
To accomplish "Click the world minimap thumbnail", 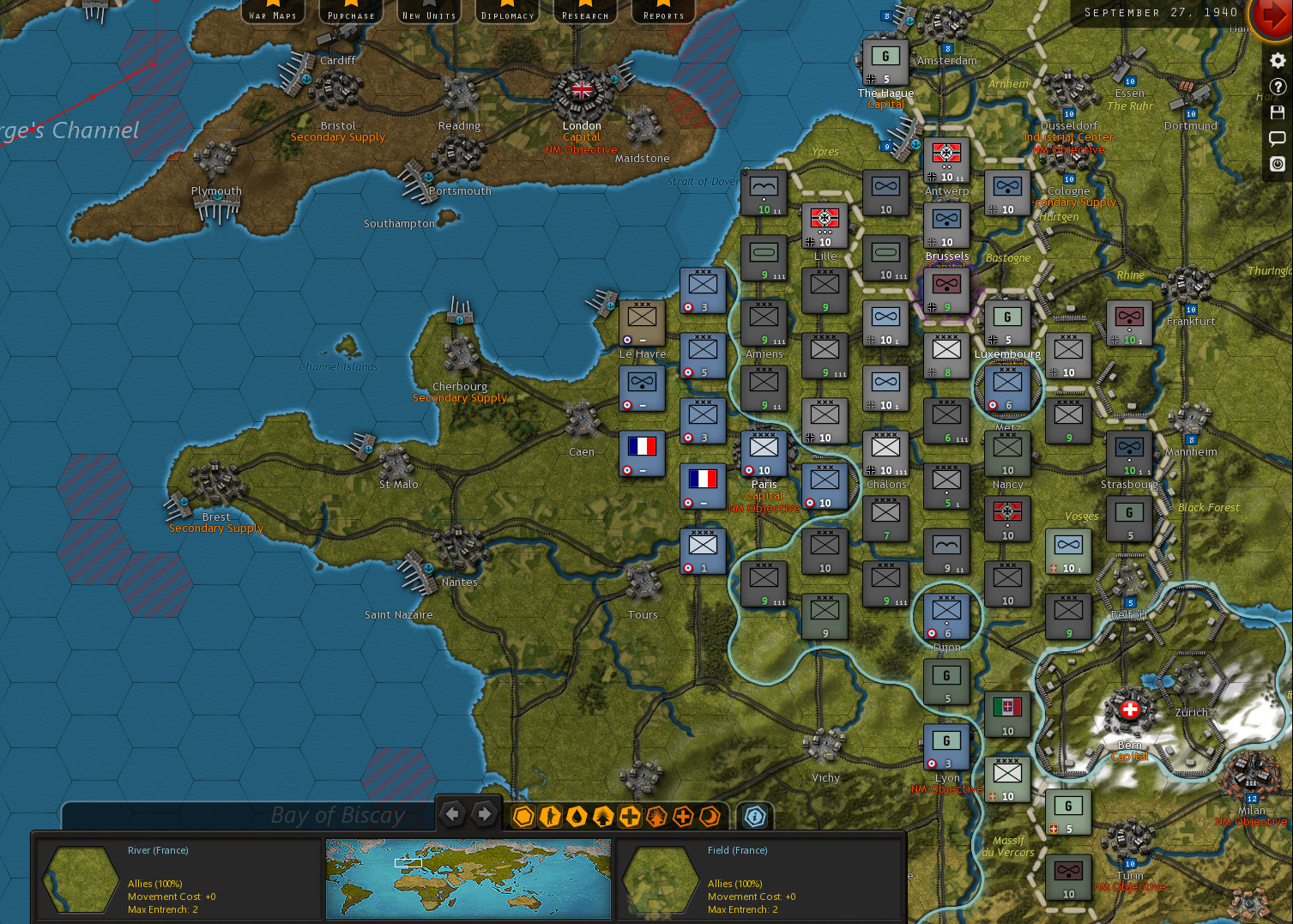I will [468, 879].
